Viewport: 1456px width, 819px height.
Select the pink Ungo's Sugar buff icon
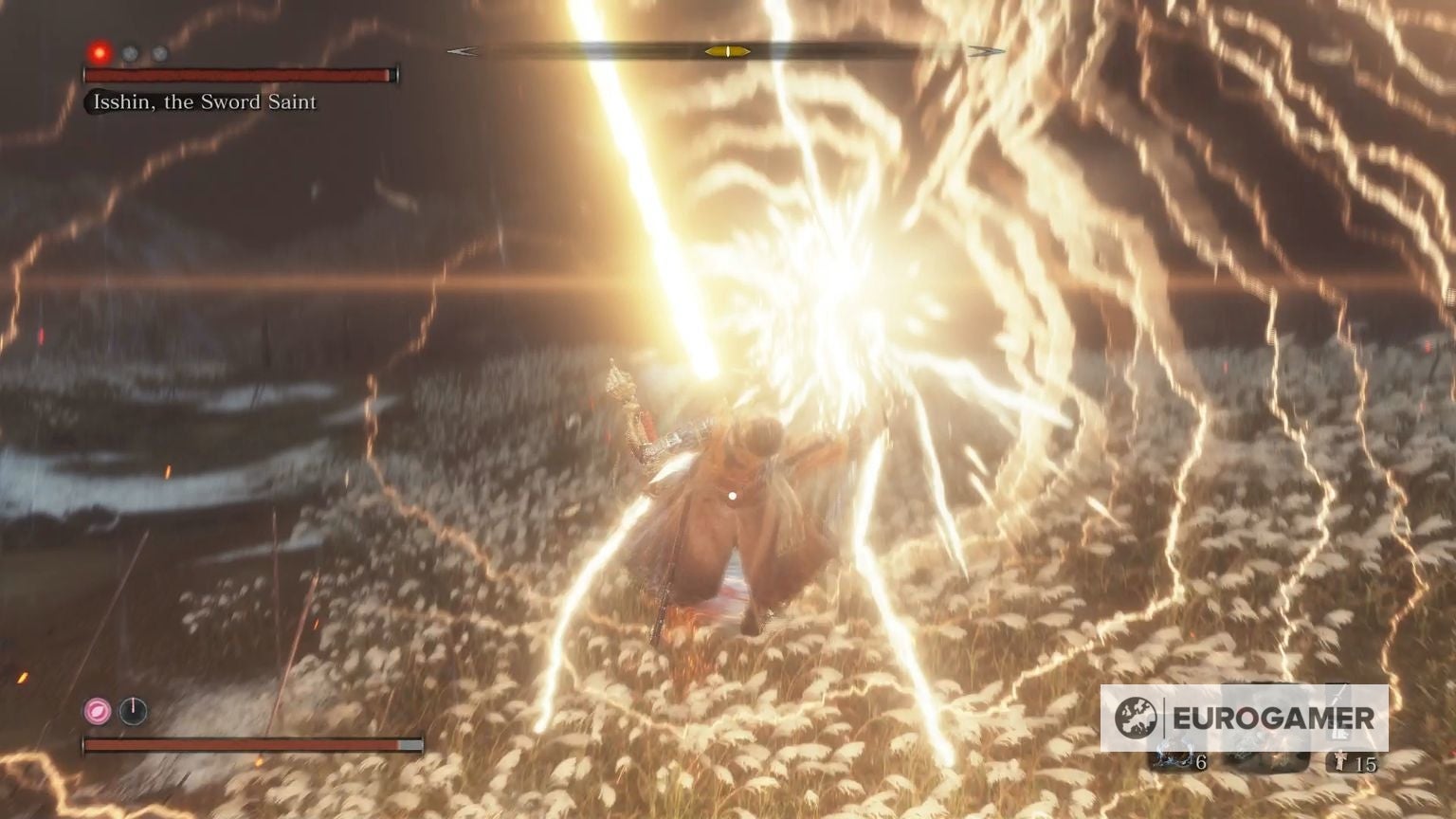point(97,710)
